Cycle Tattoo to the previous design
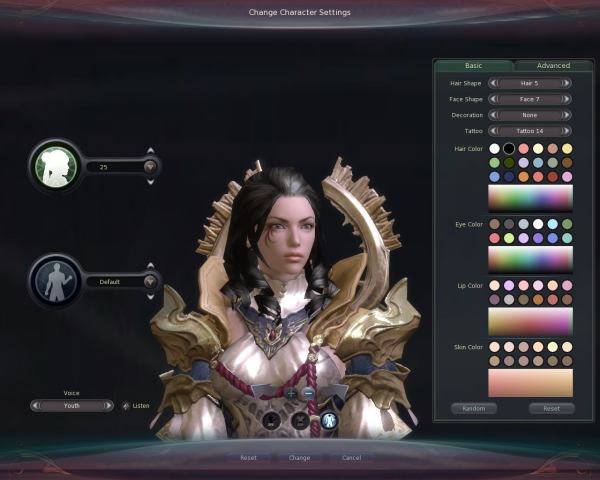Screen dimensions: 600x480 pos(492,131)
